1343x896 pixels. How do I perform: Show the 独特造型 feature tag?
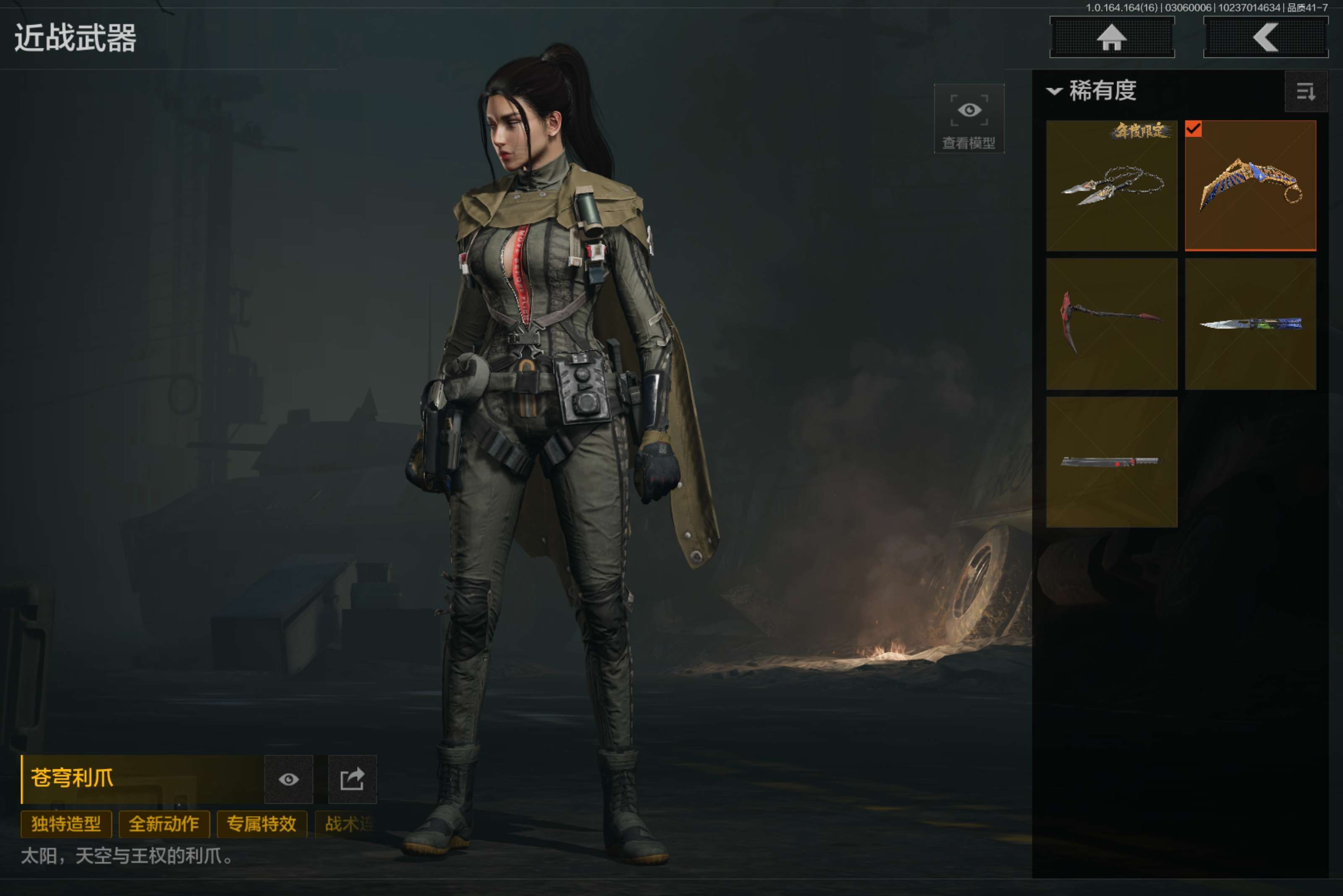66,824
